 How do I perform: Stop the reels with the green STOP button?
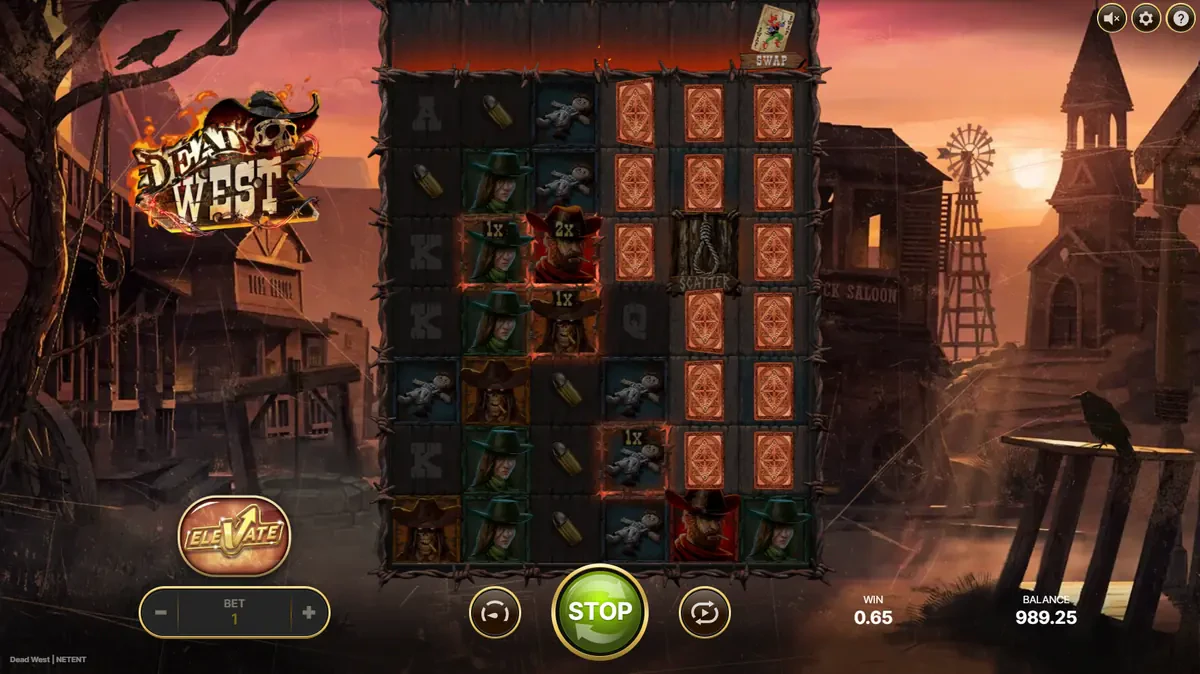600,611
